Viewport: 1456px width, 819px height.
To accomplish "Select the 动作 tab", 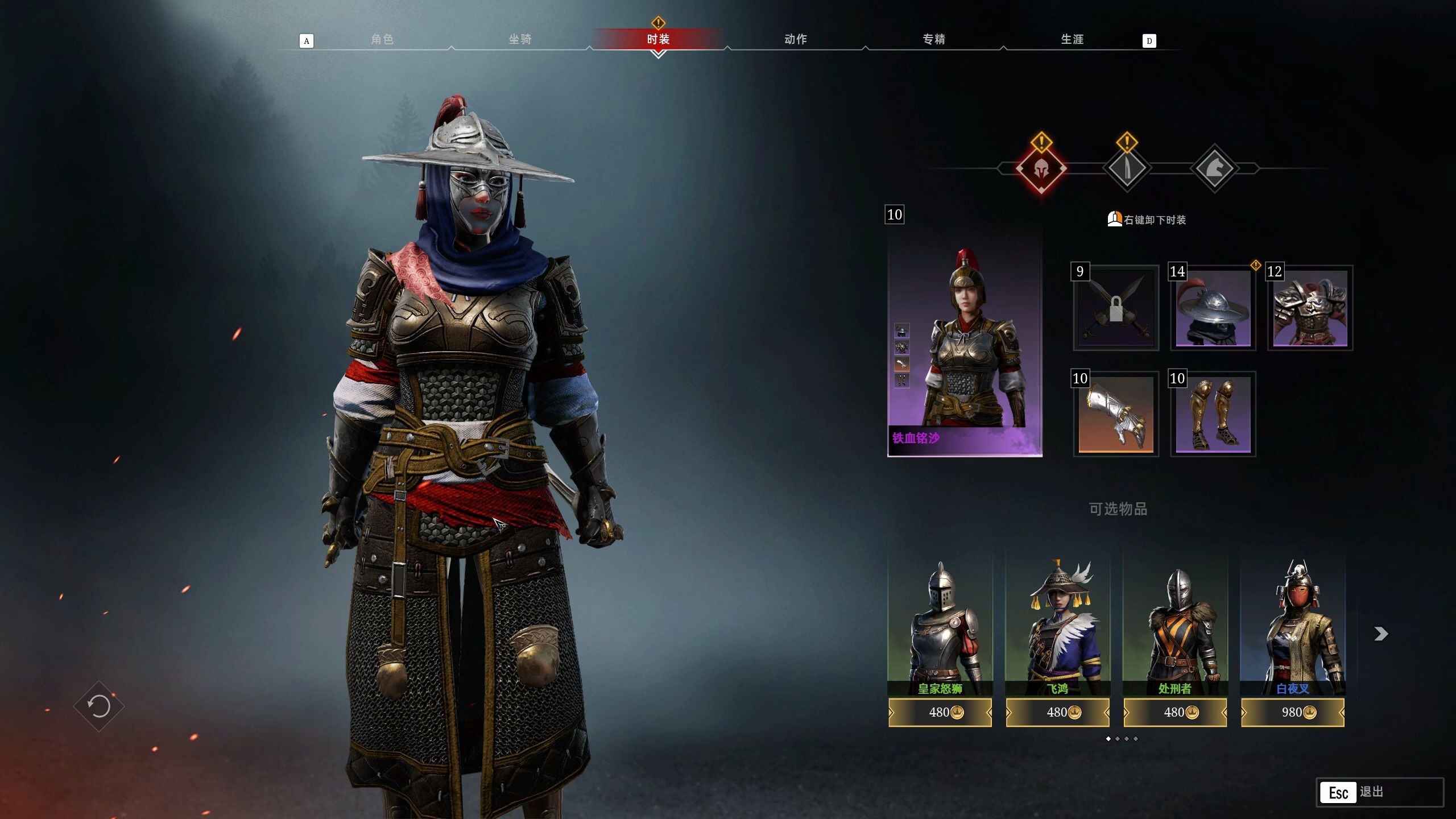I will [796, 39].
